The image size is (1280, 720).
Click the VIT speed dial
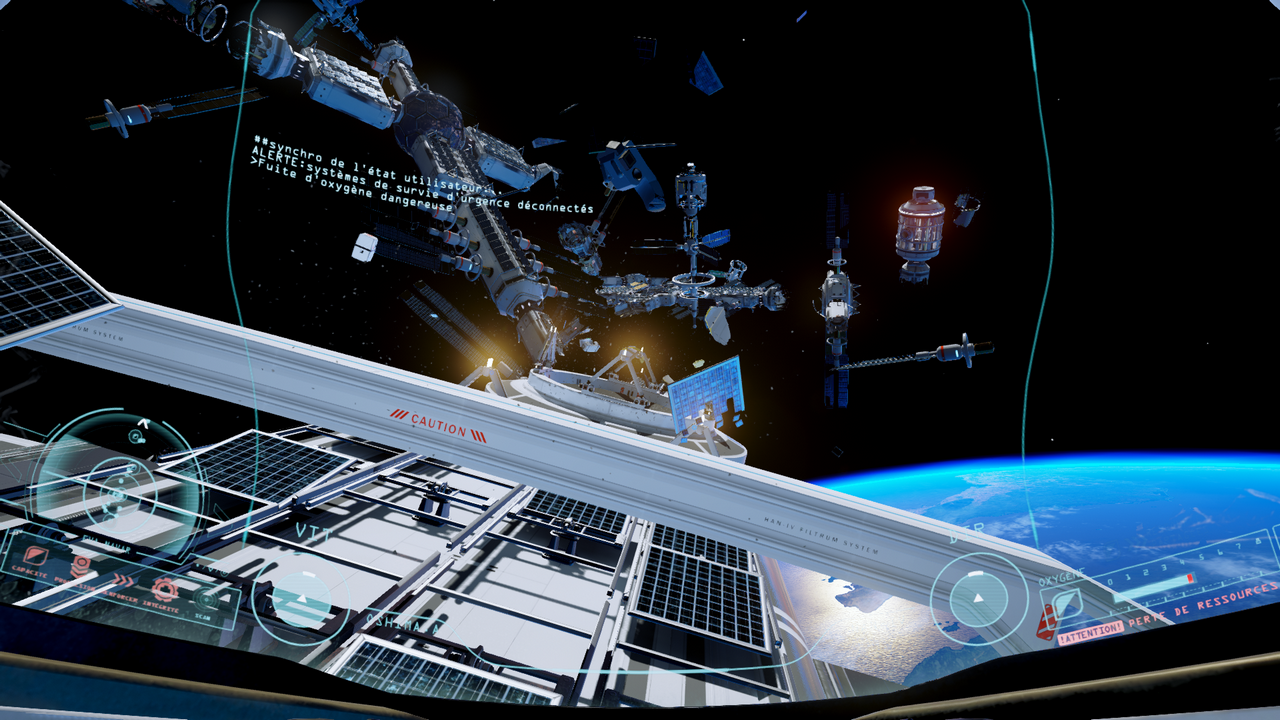click(x=298, y=598)
